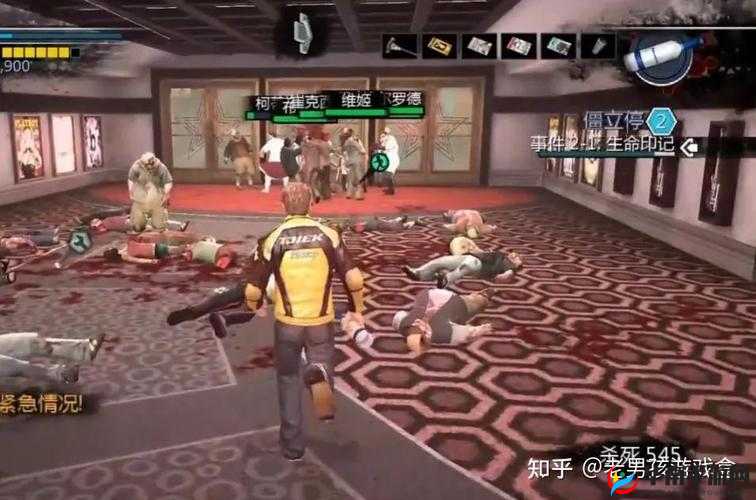Viewport: 756px width, 500px height.
Task: Pick the red magazine inventory slot
Action: point(518,46)
